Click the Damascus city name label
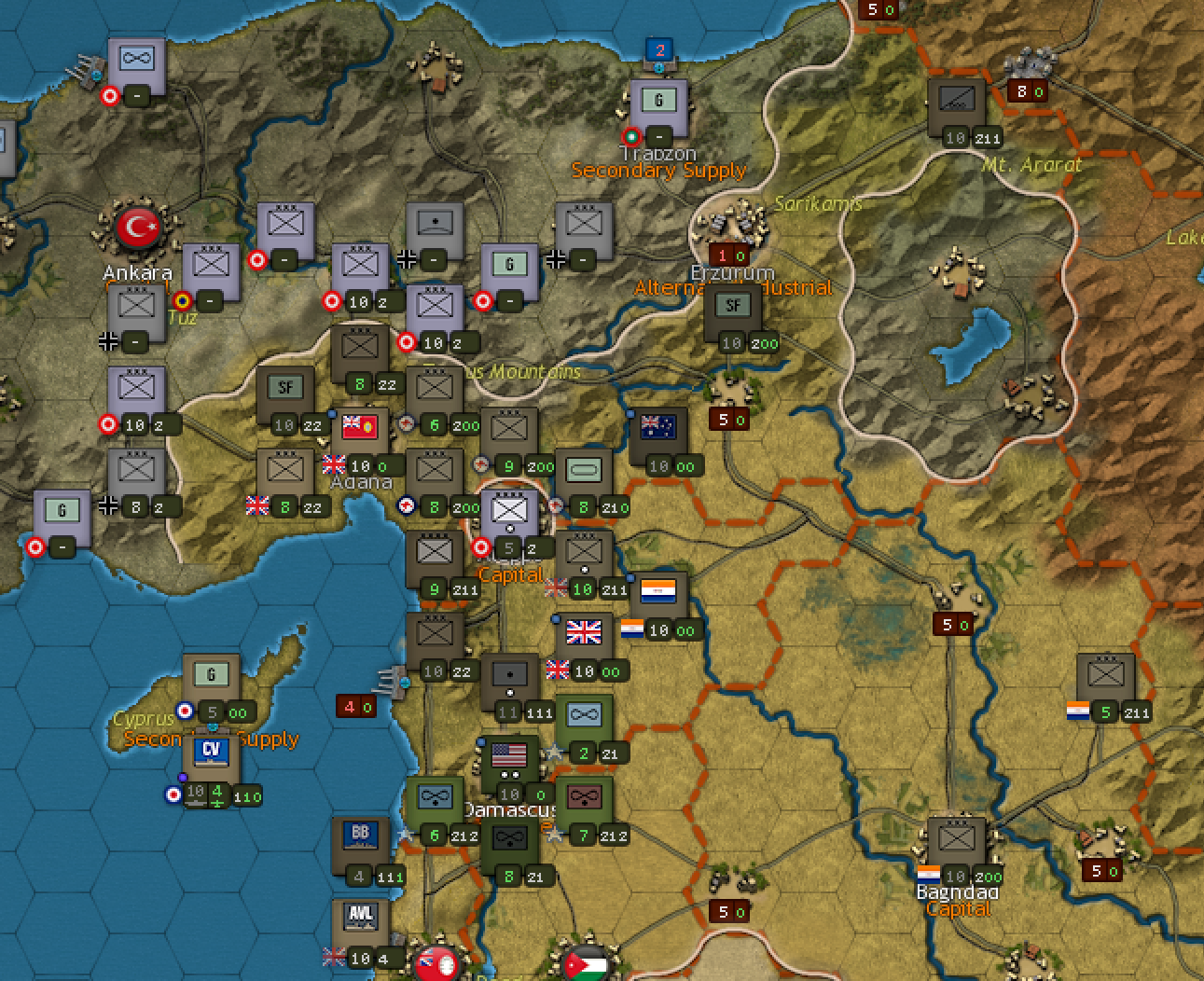The image size is (1204, 981). pyautogui.click(x=509, y=808)
